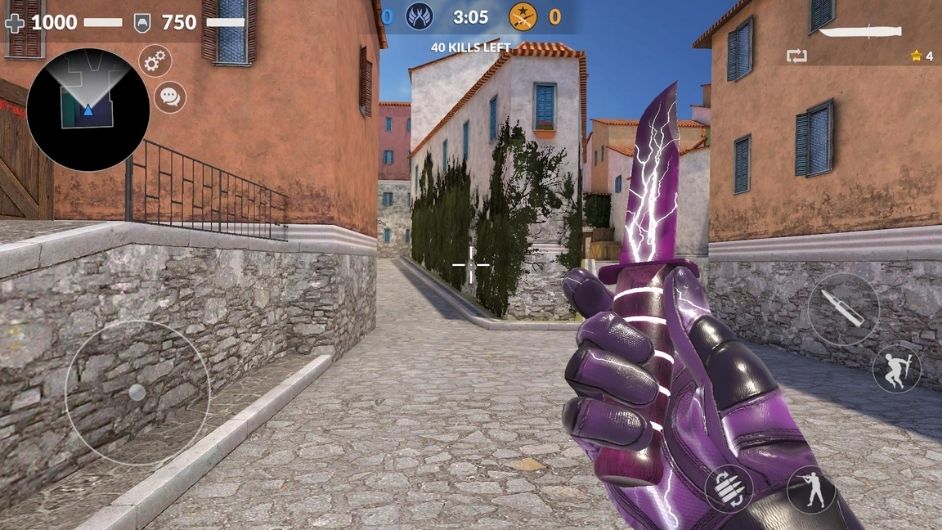Hit the bullet fire button
This screenshot has width=942, height=530.
coord(843,310)
